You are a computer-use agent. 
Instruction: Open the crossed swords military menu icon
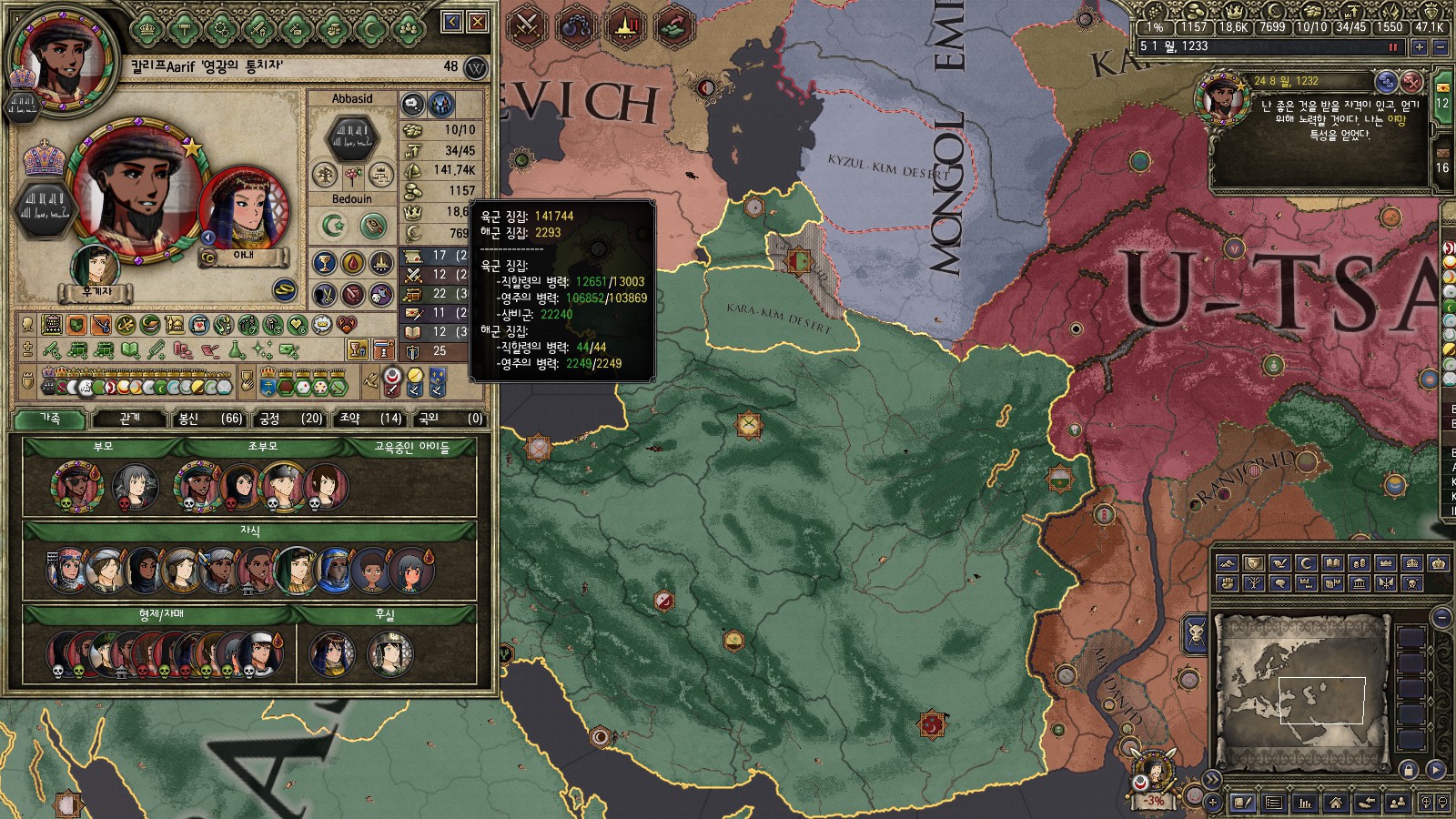(525, 25)
